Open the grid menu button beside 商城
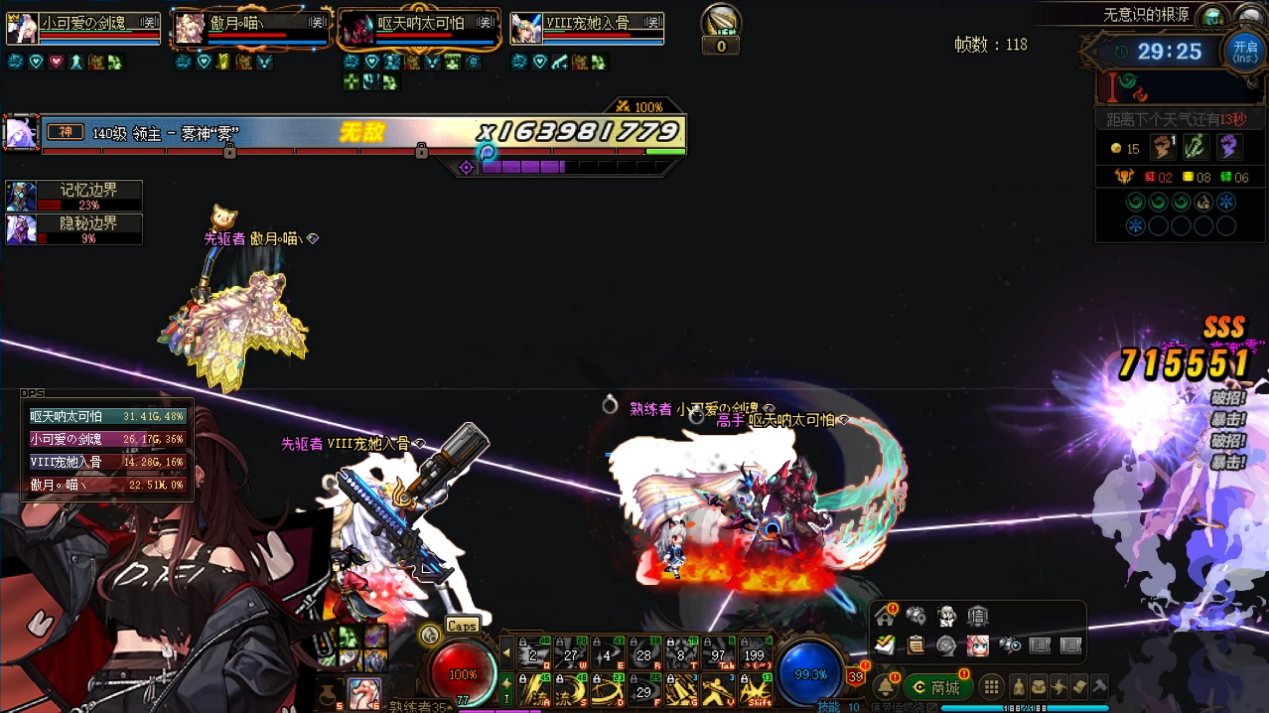This screenshot has height=713, width=1269. pyautogui.click(x=991, y=687)
